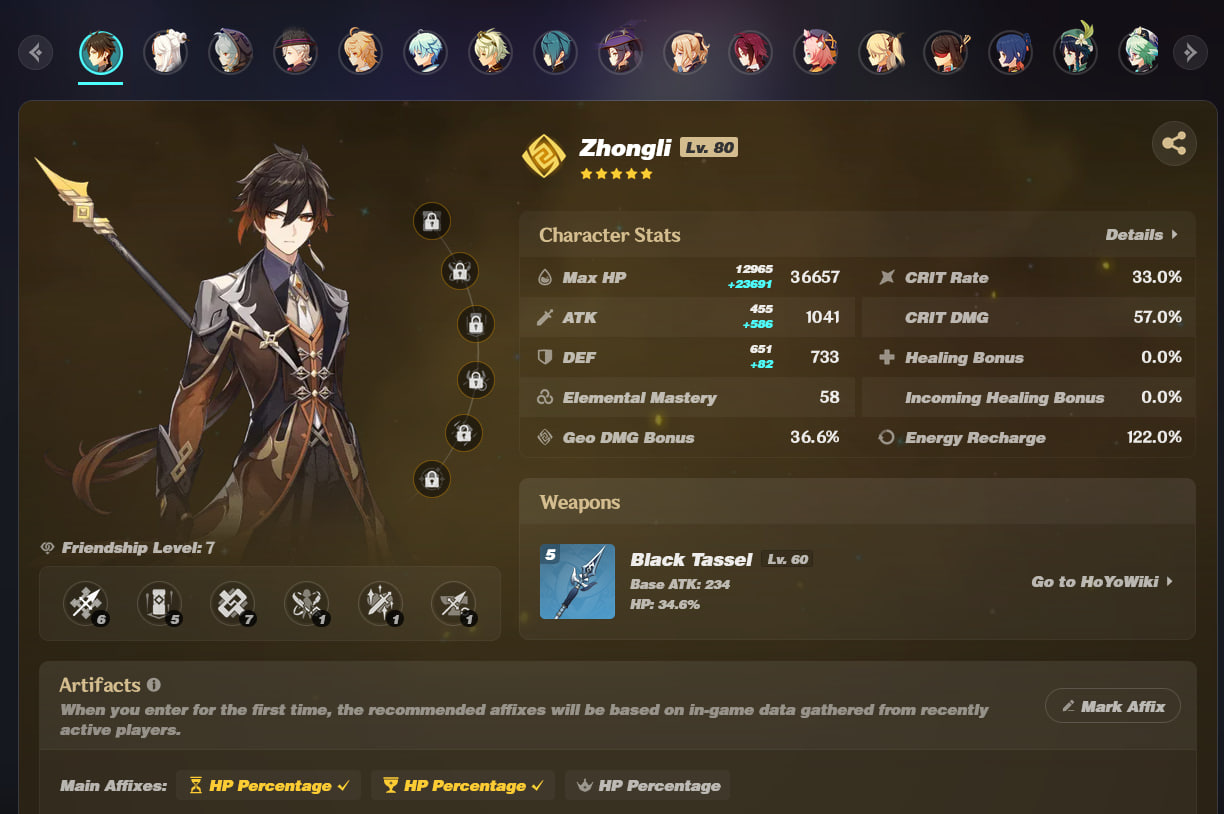This screenshot has height=814, width=1224.
Task: Select the topmost locked constellation node
Action: coord(432,221)
